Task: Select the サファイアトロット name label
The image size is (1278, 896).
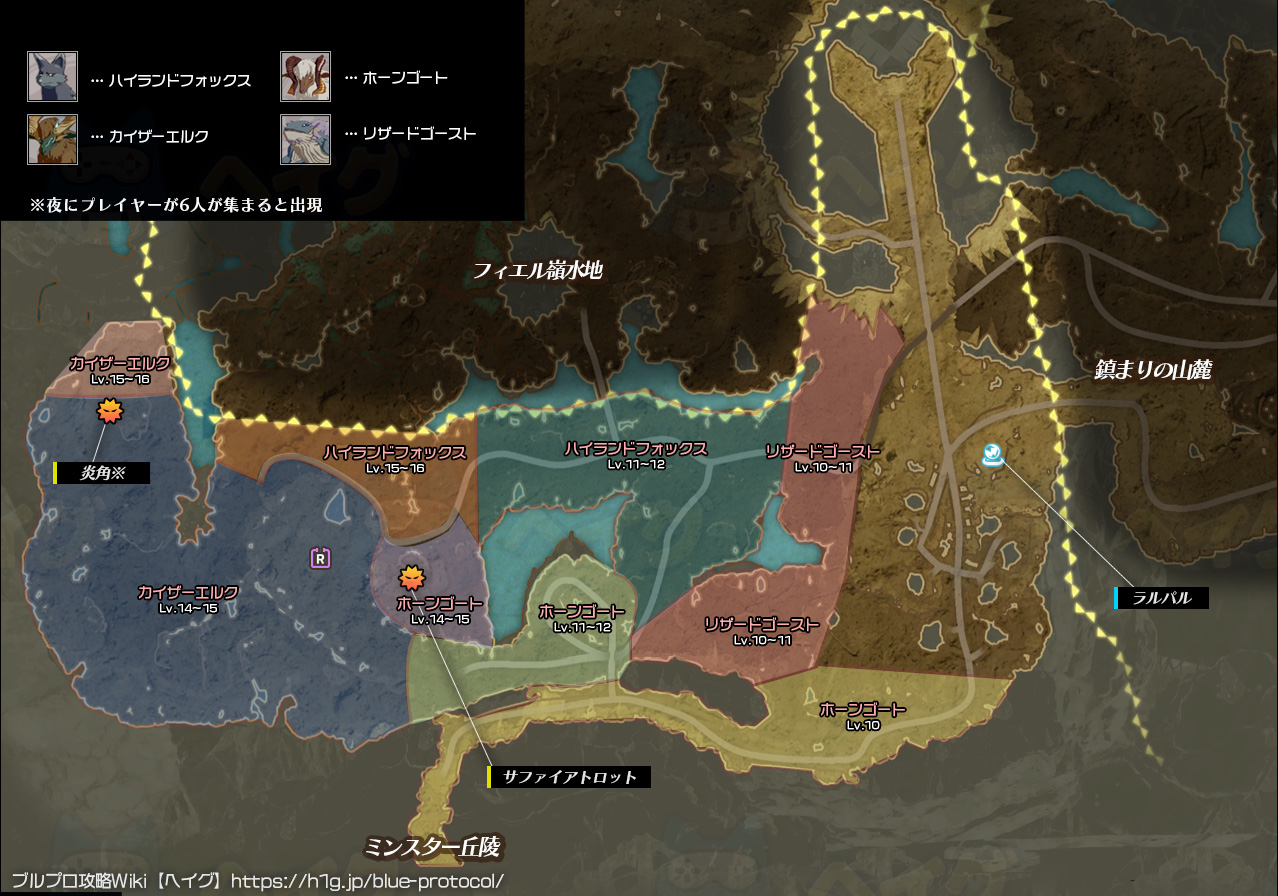Action: (x=570, y=776)
